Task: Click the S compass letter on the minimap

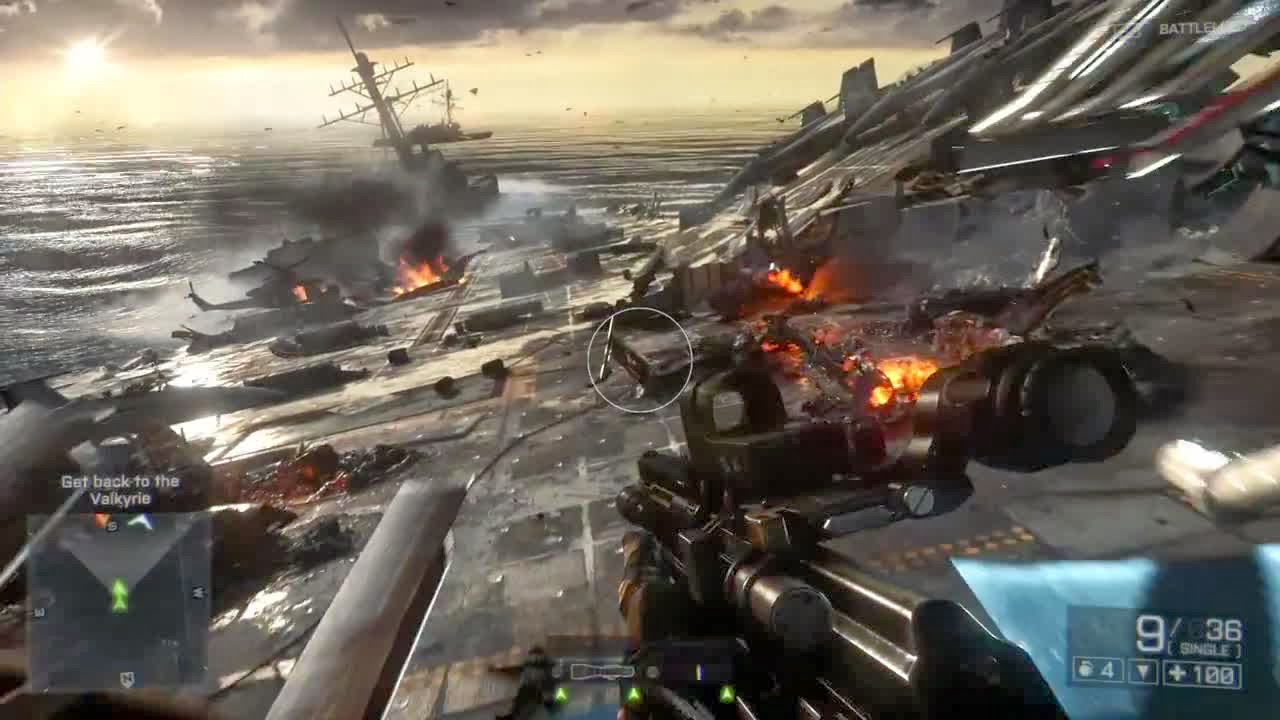Action: pyautogui.click(x=112, y=526)
